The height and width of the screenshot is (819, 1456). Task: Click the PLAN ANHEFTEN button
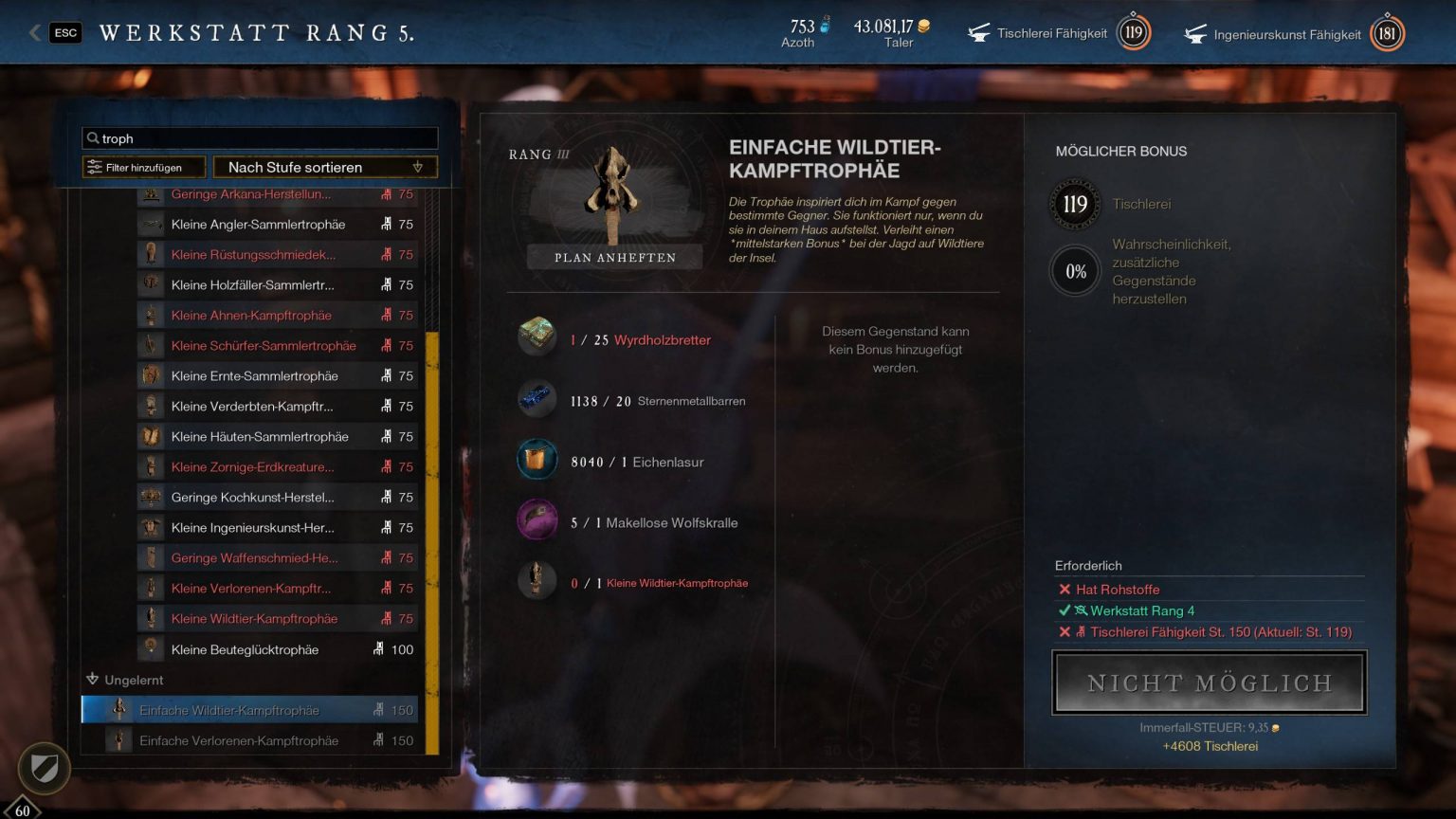[613, 256]
